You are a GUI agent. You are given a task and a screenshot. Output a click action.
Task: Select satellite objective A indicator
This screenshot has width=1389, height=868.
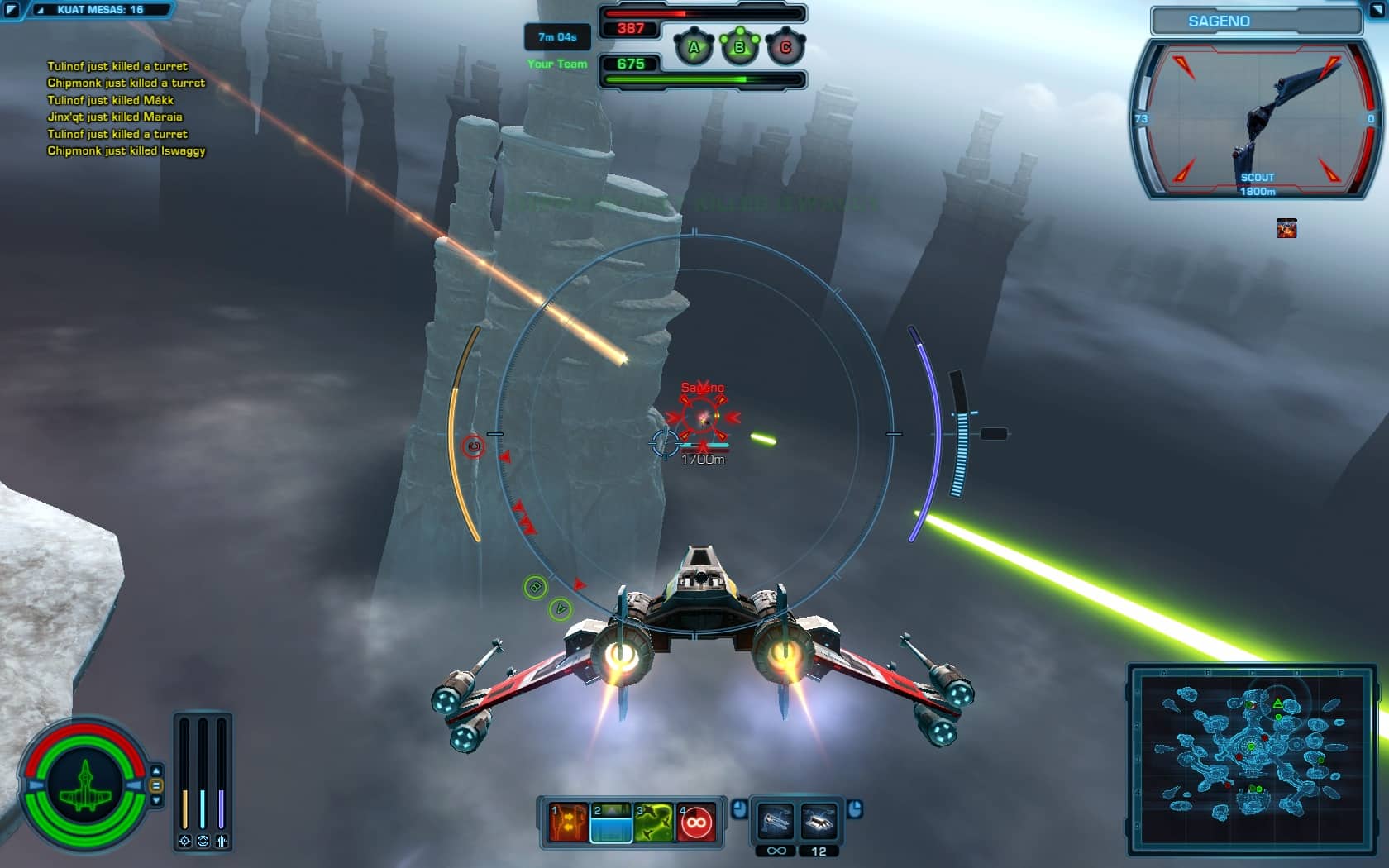[694, 48]
